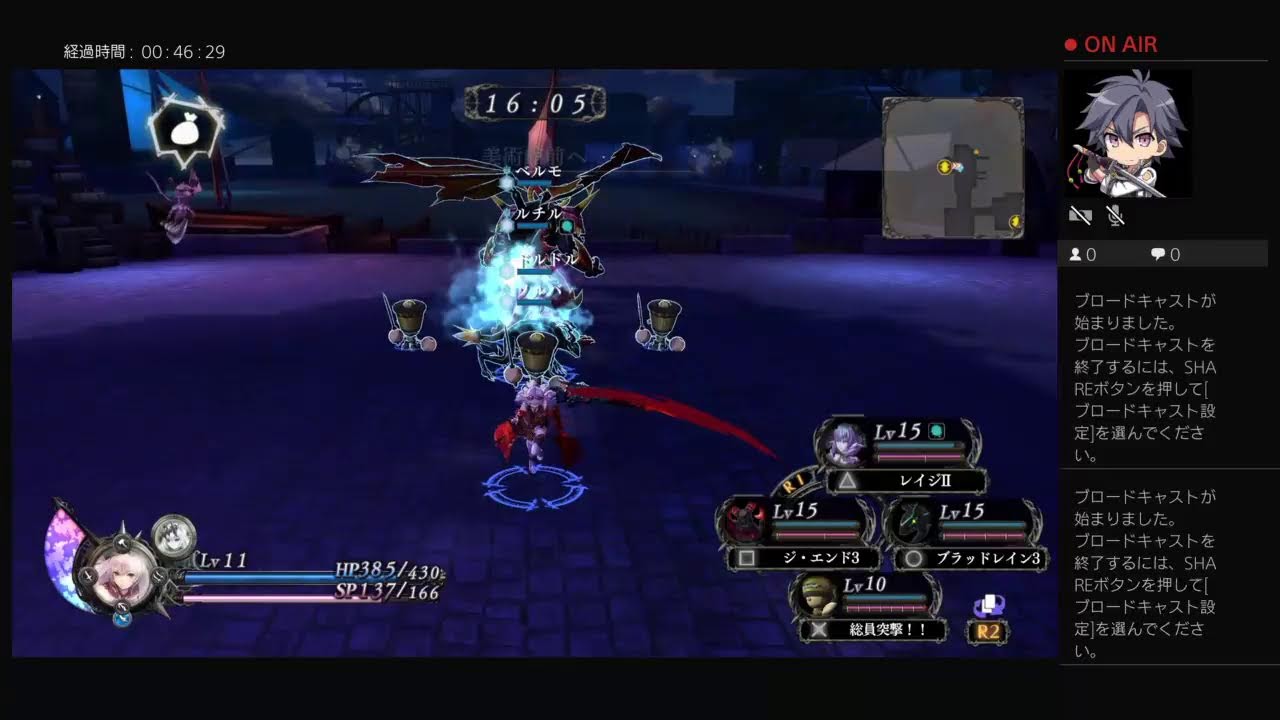Select the item bag icon
1280x720 pixels.
[185, 132]
